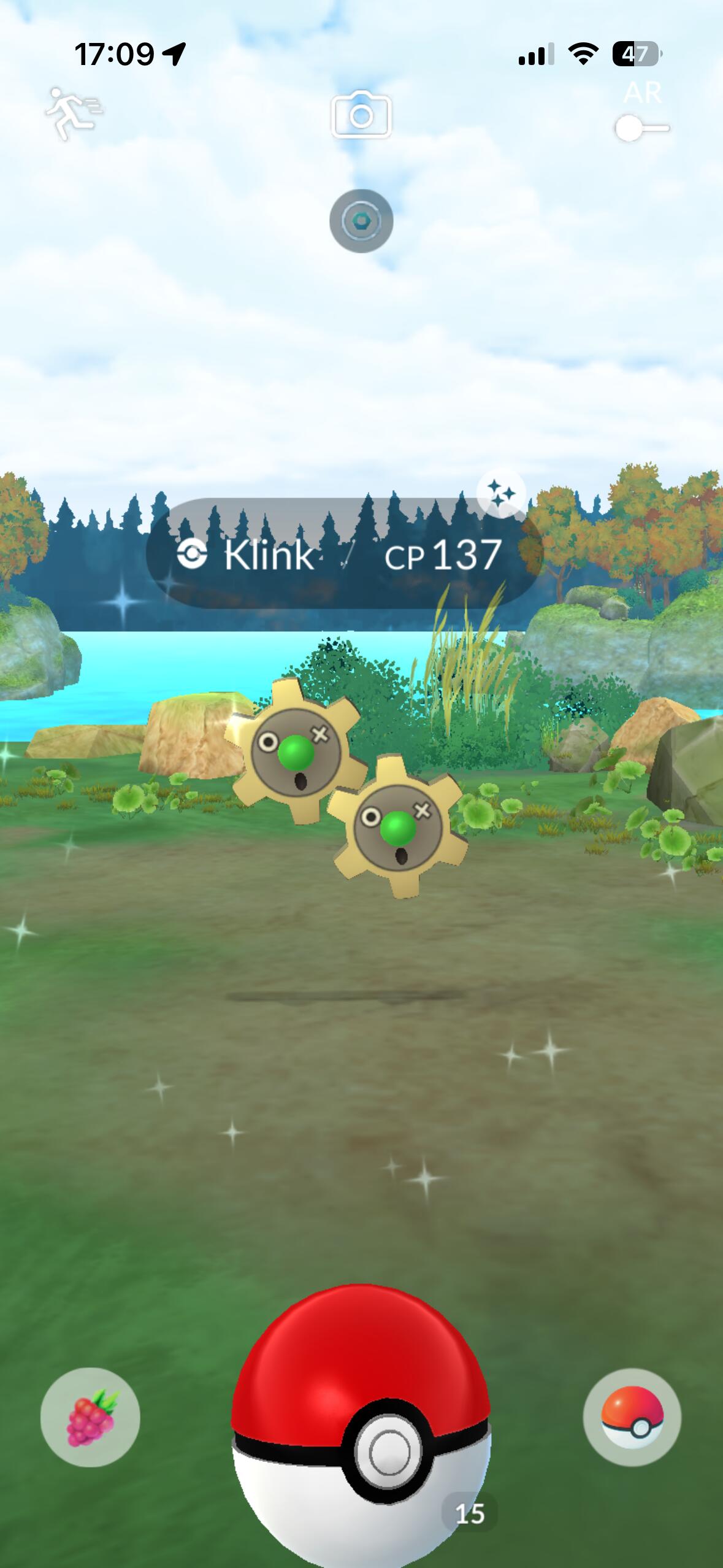Viewport: 723px width, 1568px height.
Task: Tap the running man flee icon
Action: click(74, 113)
